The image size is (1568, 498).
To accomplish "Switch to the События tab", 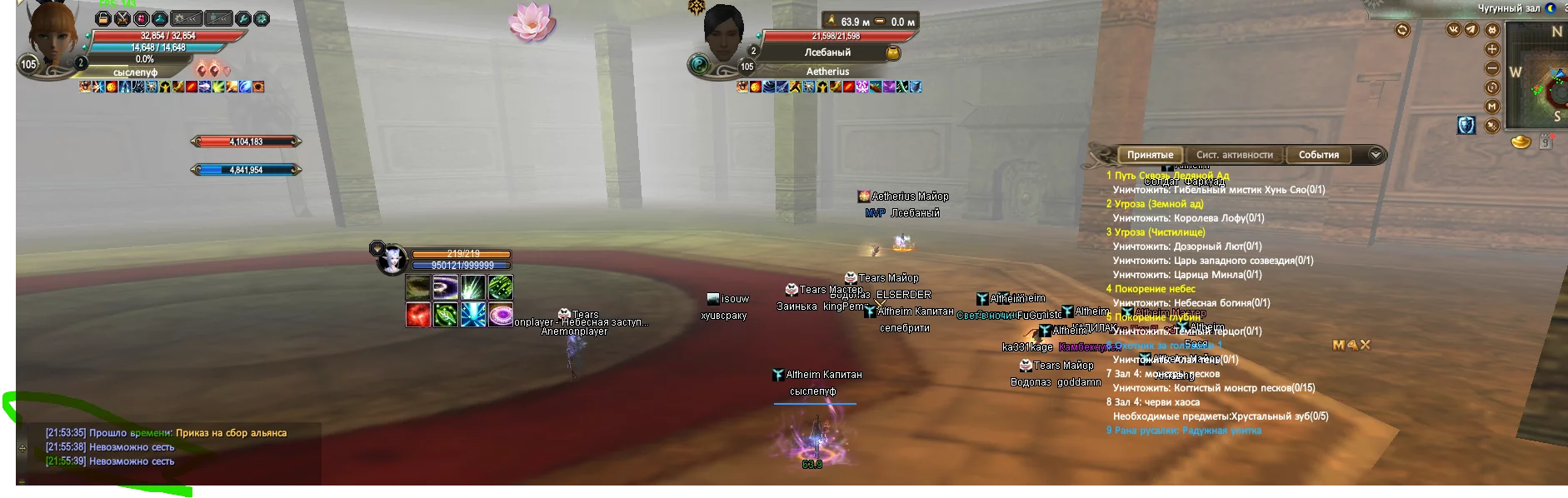I will tap(1318, 155).
